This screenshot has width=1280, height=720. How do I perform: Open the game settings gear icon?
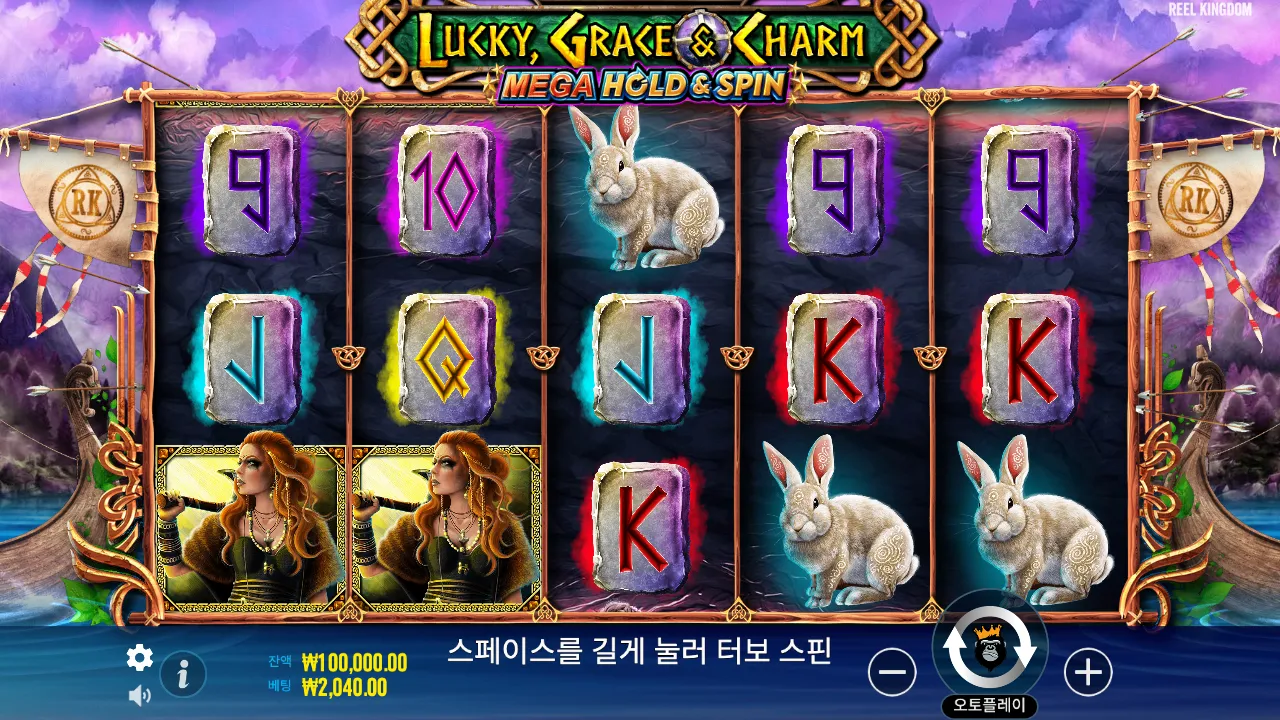point(139,658)
